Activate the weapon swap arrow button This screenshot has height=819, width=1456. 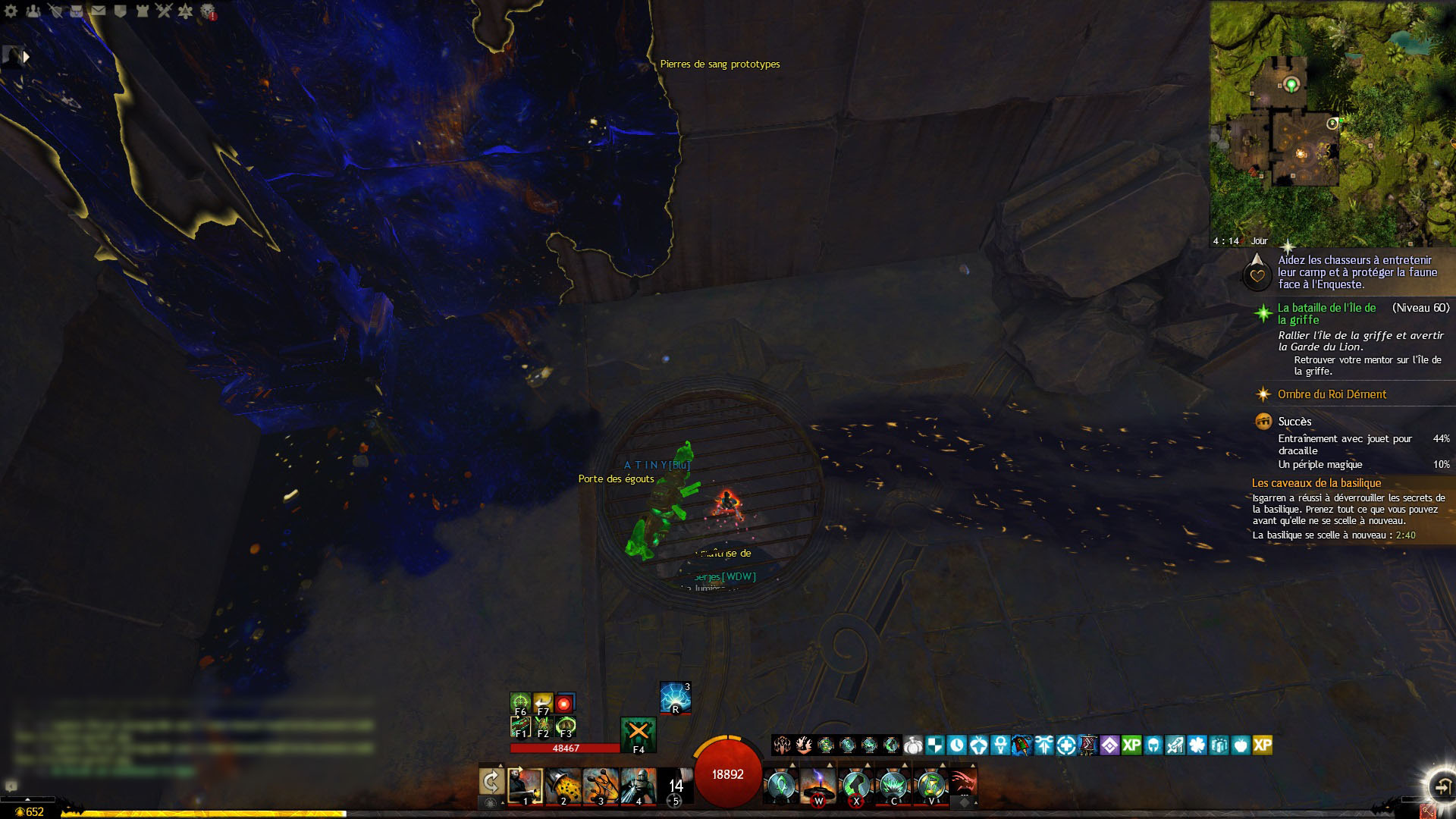tap(491, 783)
